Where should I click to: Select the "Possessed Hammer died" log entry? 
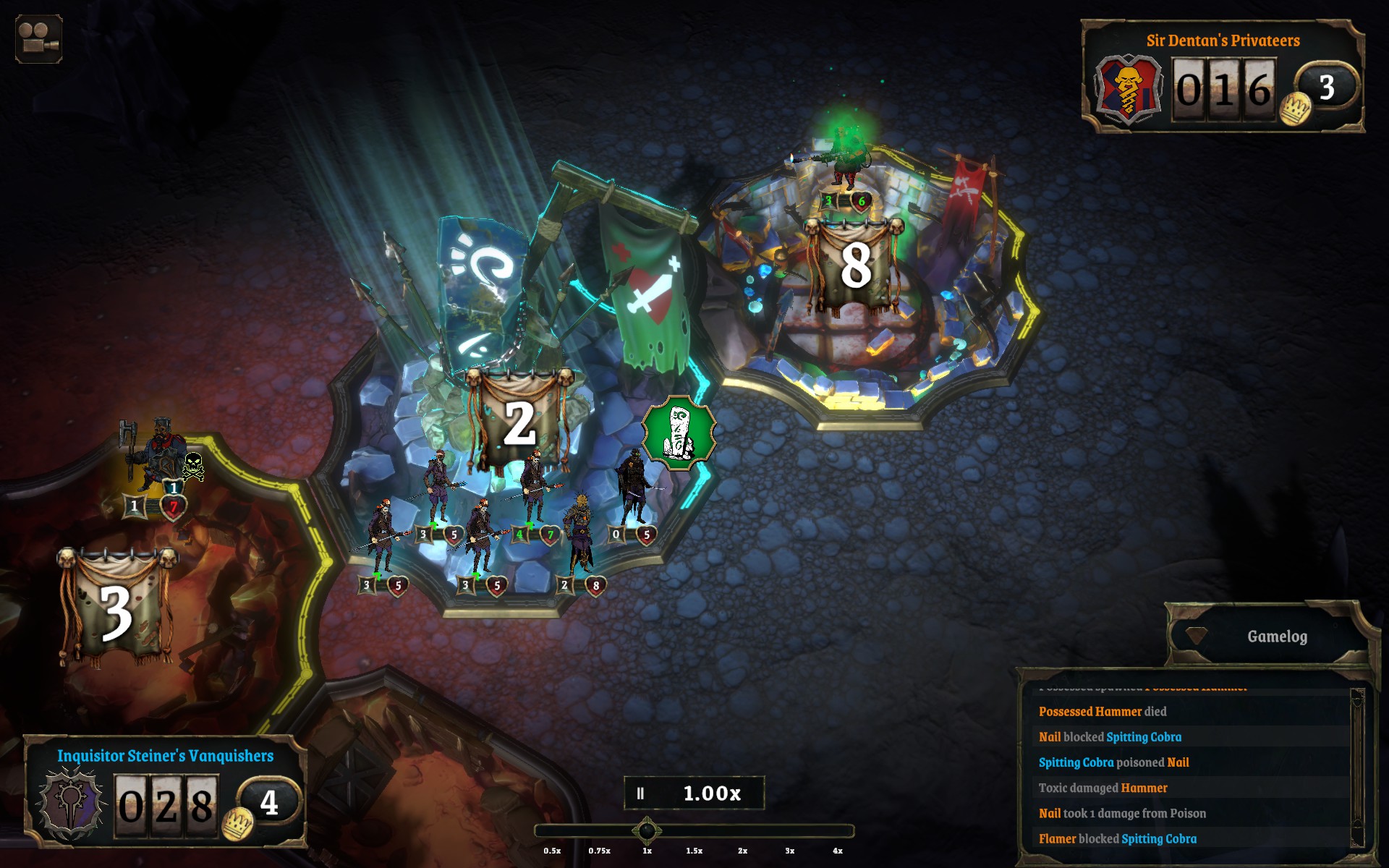click(1102, 712)
